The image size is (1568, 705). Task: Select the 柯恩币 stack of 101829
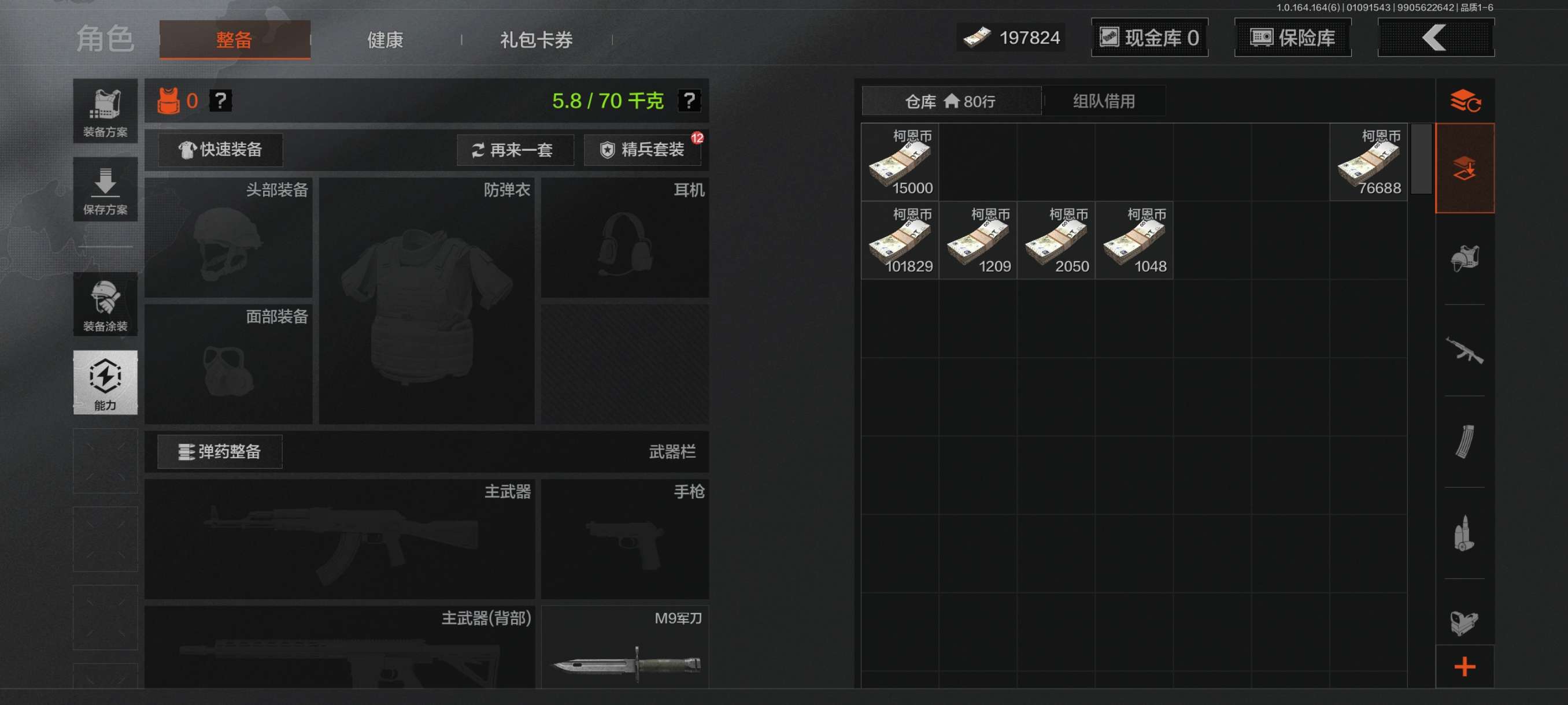coord(900,241)
